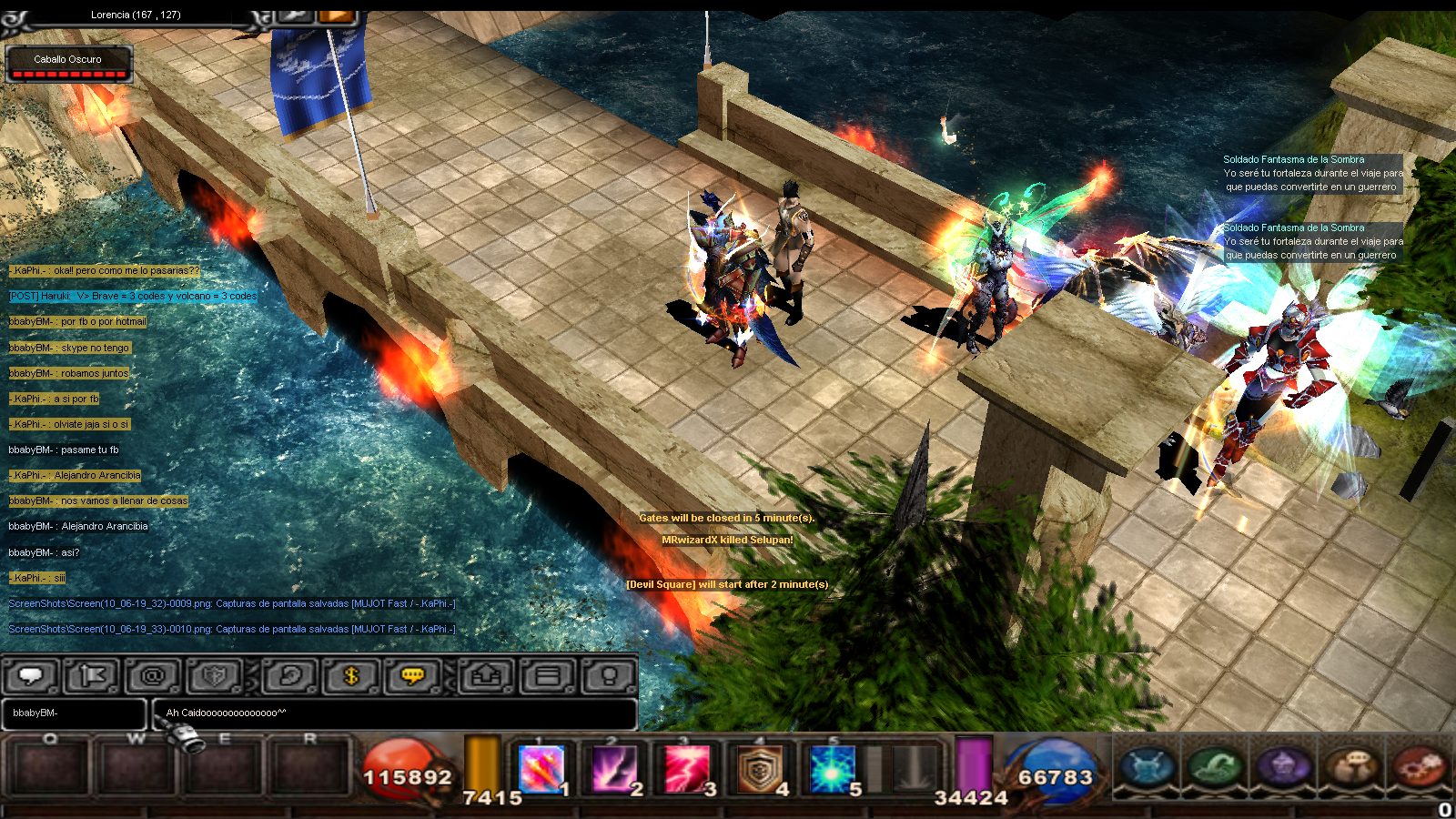Screen dimensions: 1456x819
Task: Select the flag chat filter button
Action: pos(93,676)
